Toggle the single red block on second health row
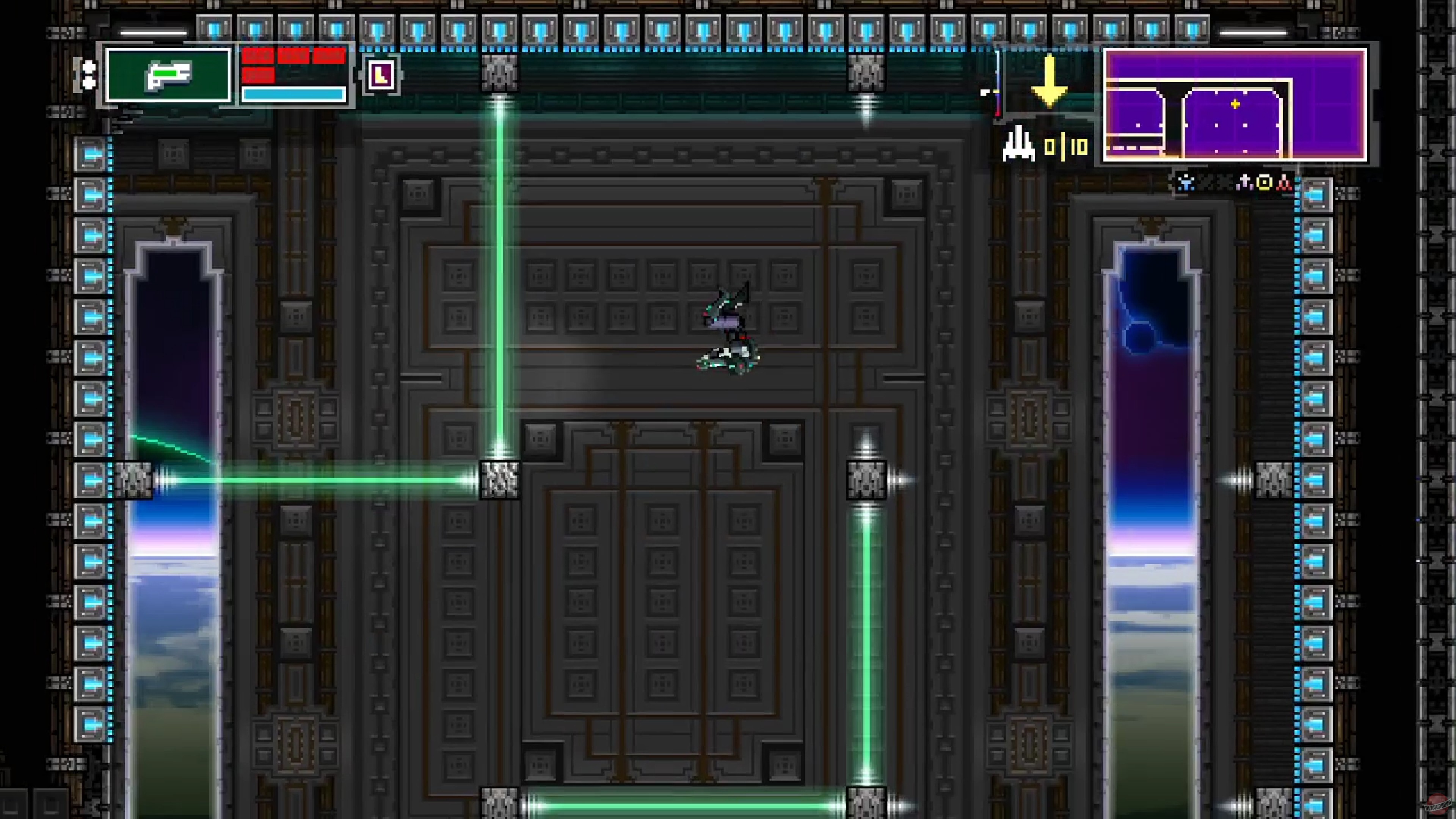 click(x=258, y=76)
